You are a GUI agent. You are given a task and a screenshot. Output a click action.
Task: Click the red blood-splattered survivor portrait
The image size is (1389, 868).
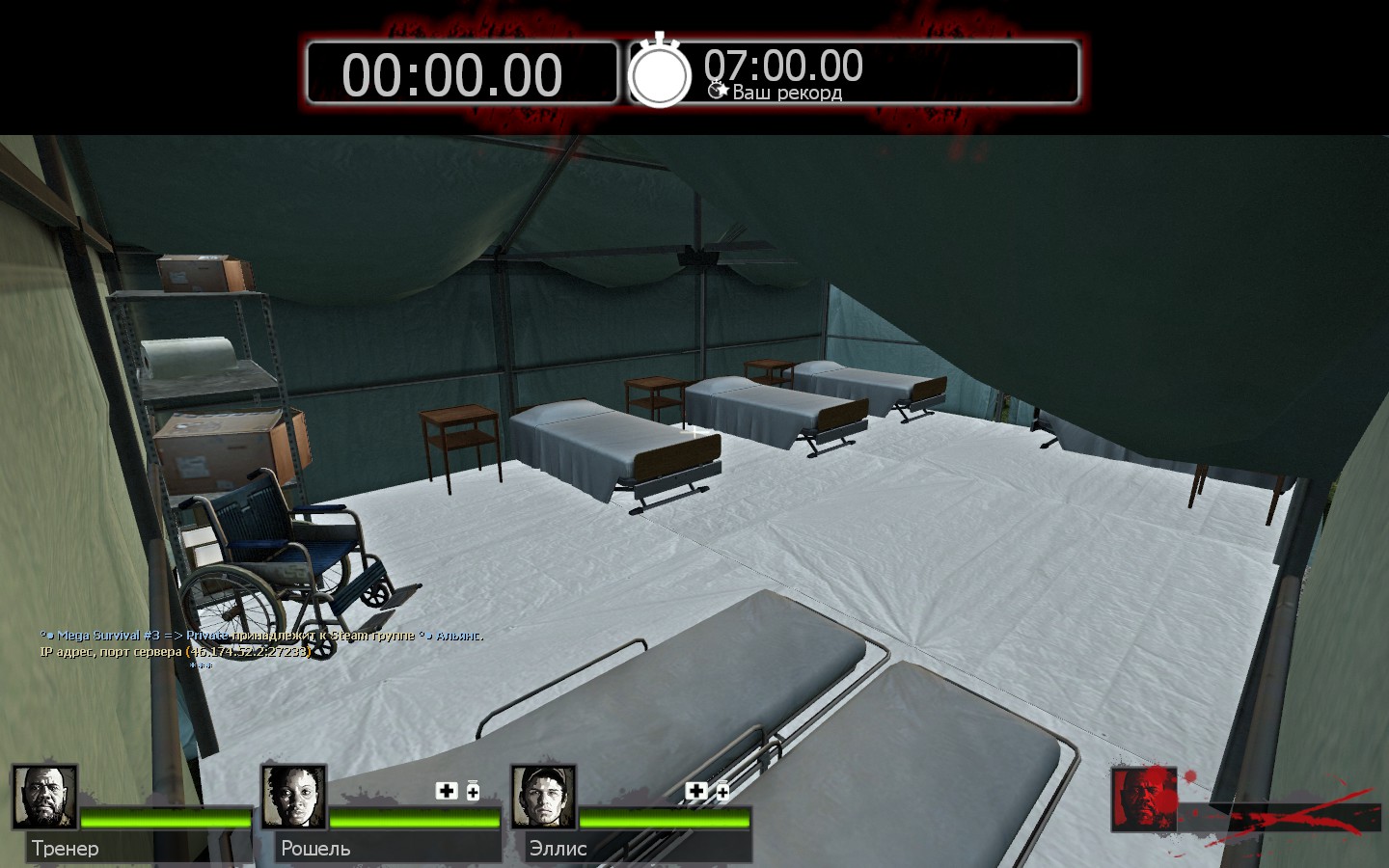pos(1144,800)
